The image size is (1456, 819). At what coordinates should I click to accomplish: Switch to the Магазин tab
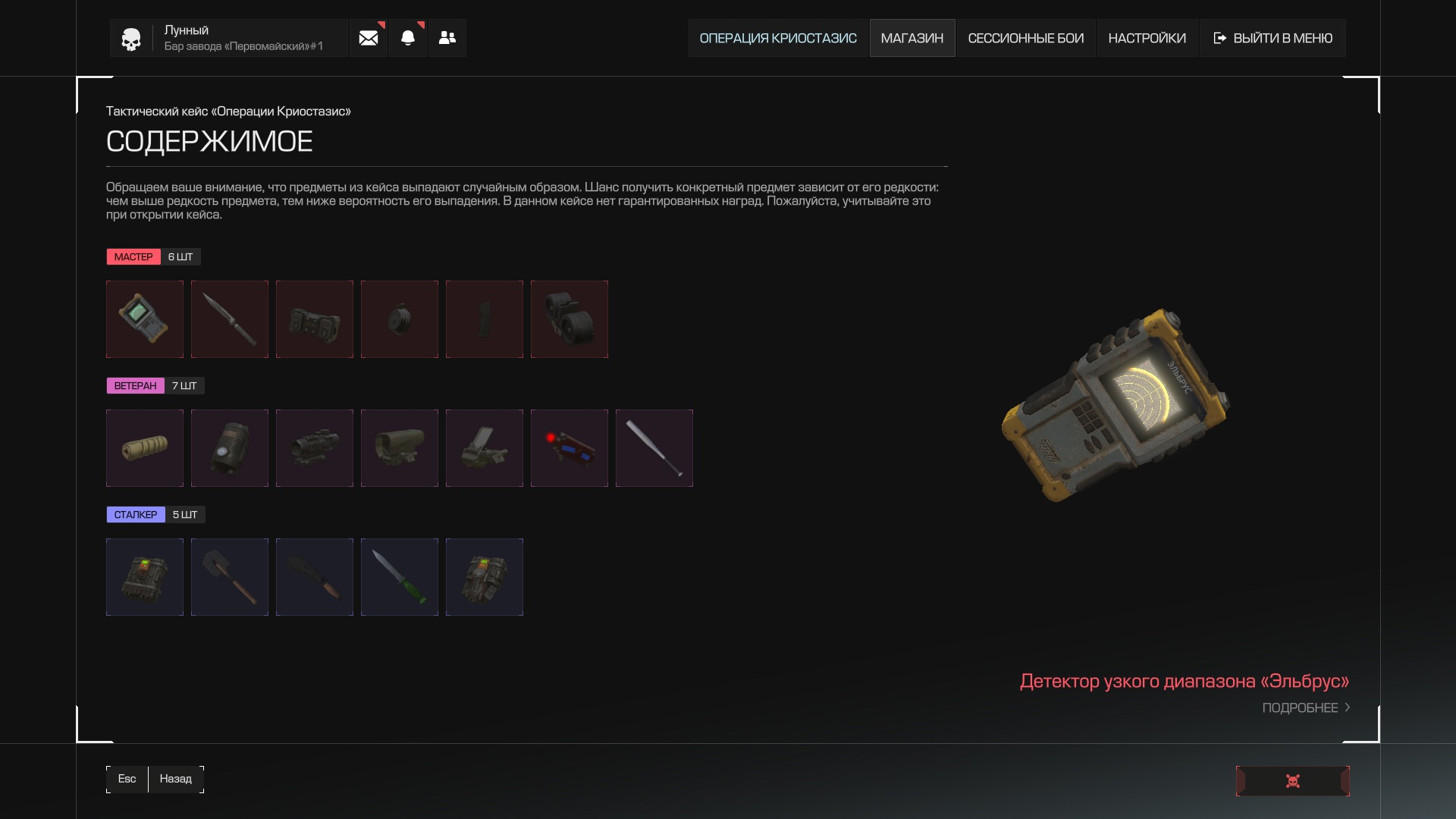point(912,38)
